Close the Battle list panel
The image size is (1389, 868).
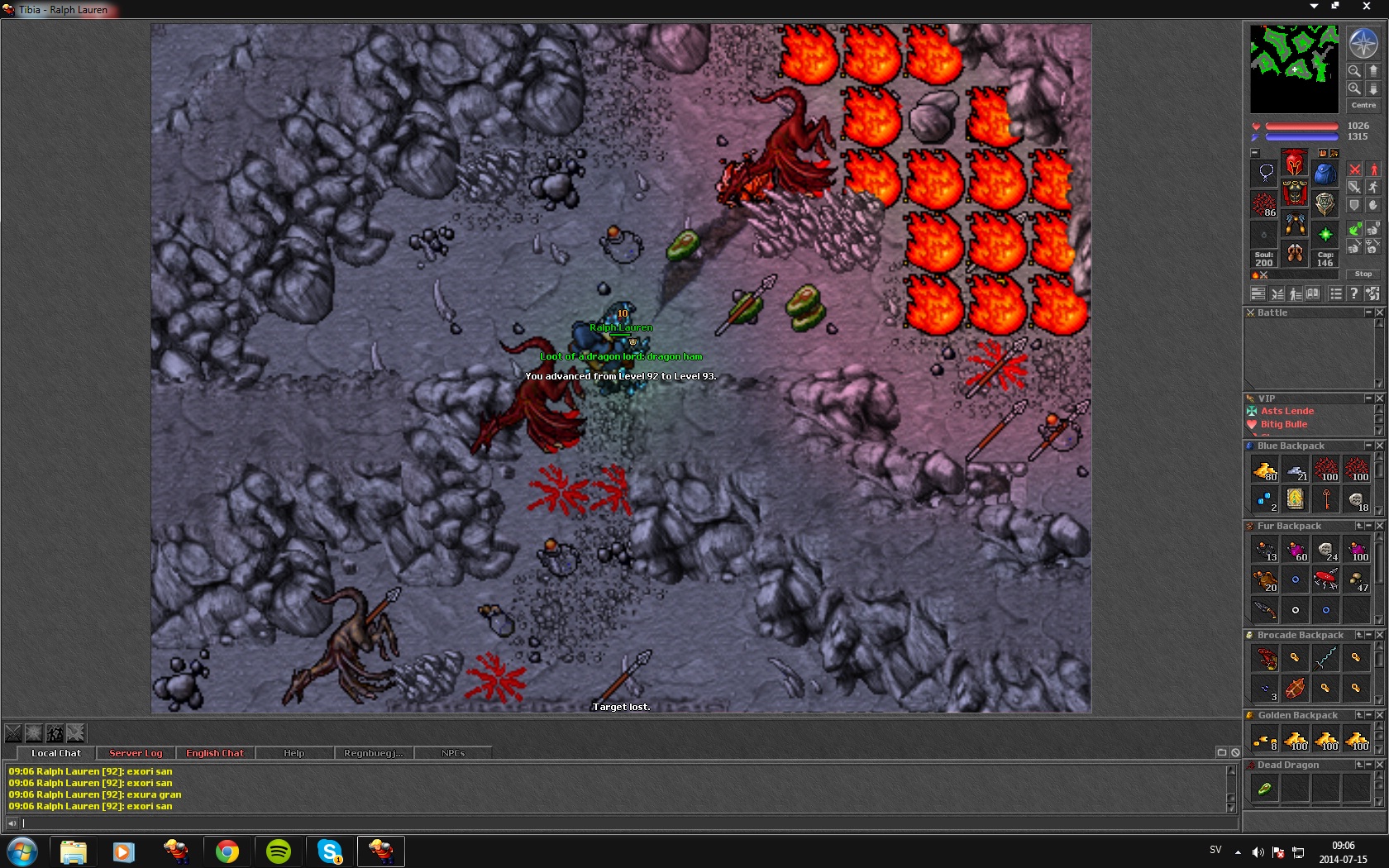point(1379,312)
